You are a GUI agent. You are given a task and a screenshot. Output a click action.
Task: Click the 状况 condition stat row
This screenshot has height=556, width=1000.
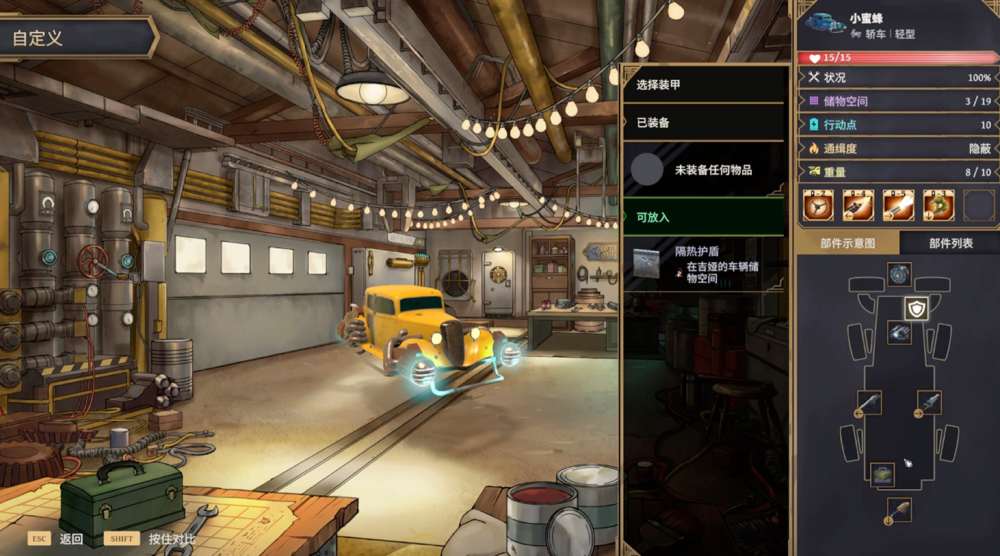pos(897,77)
